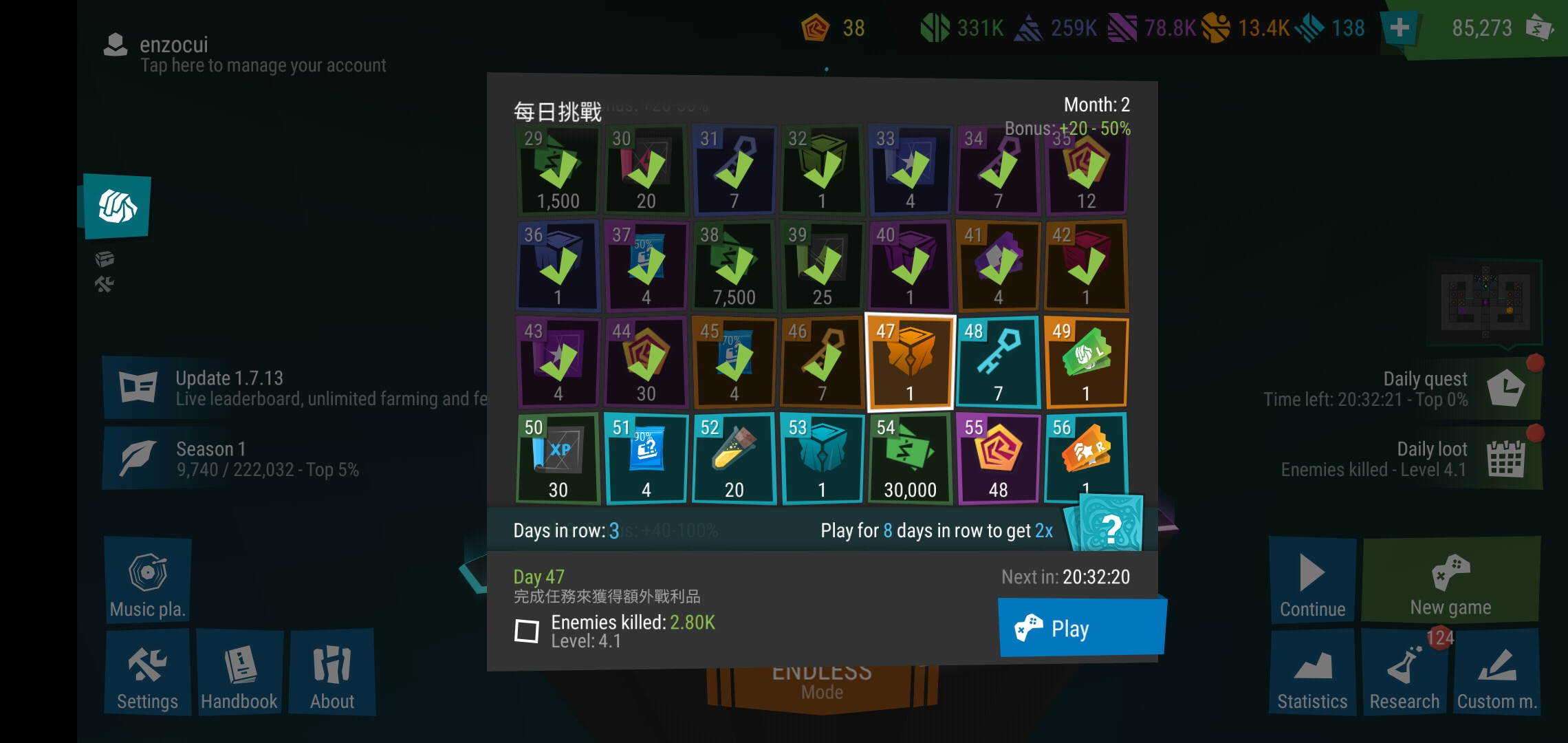
Task: Show the About screen
Action: (x=332, y=674)
